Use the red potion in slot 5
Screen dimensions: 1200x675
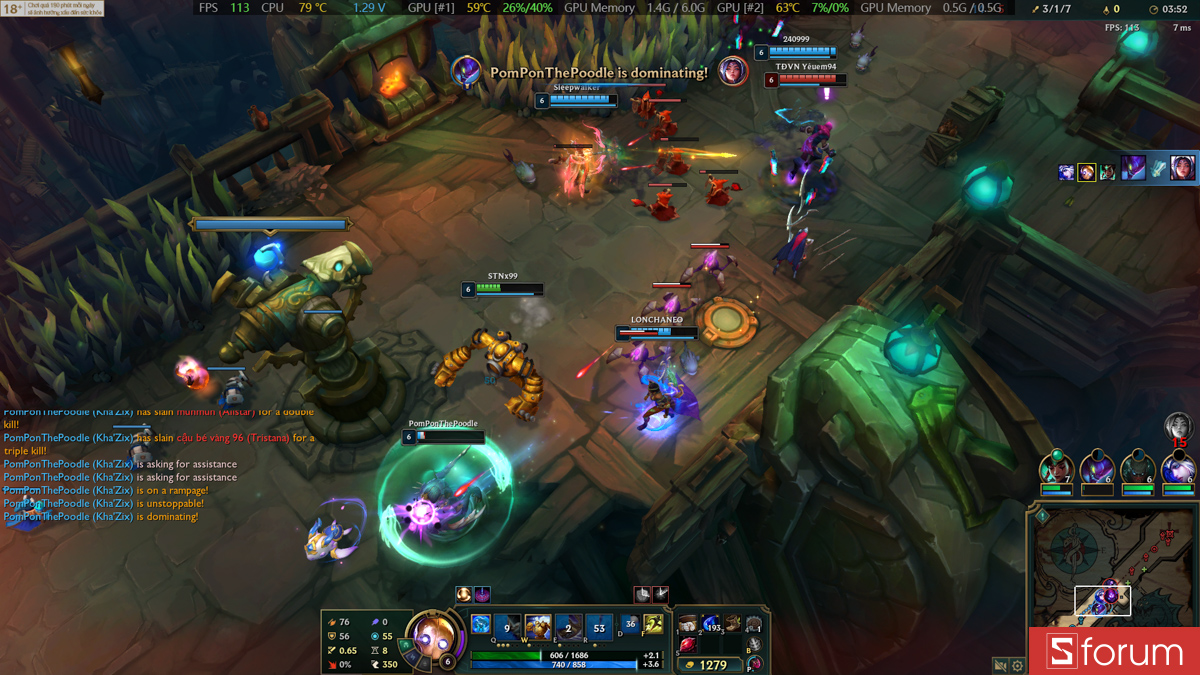tap(688, 645)
